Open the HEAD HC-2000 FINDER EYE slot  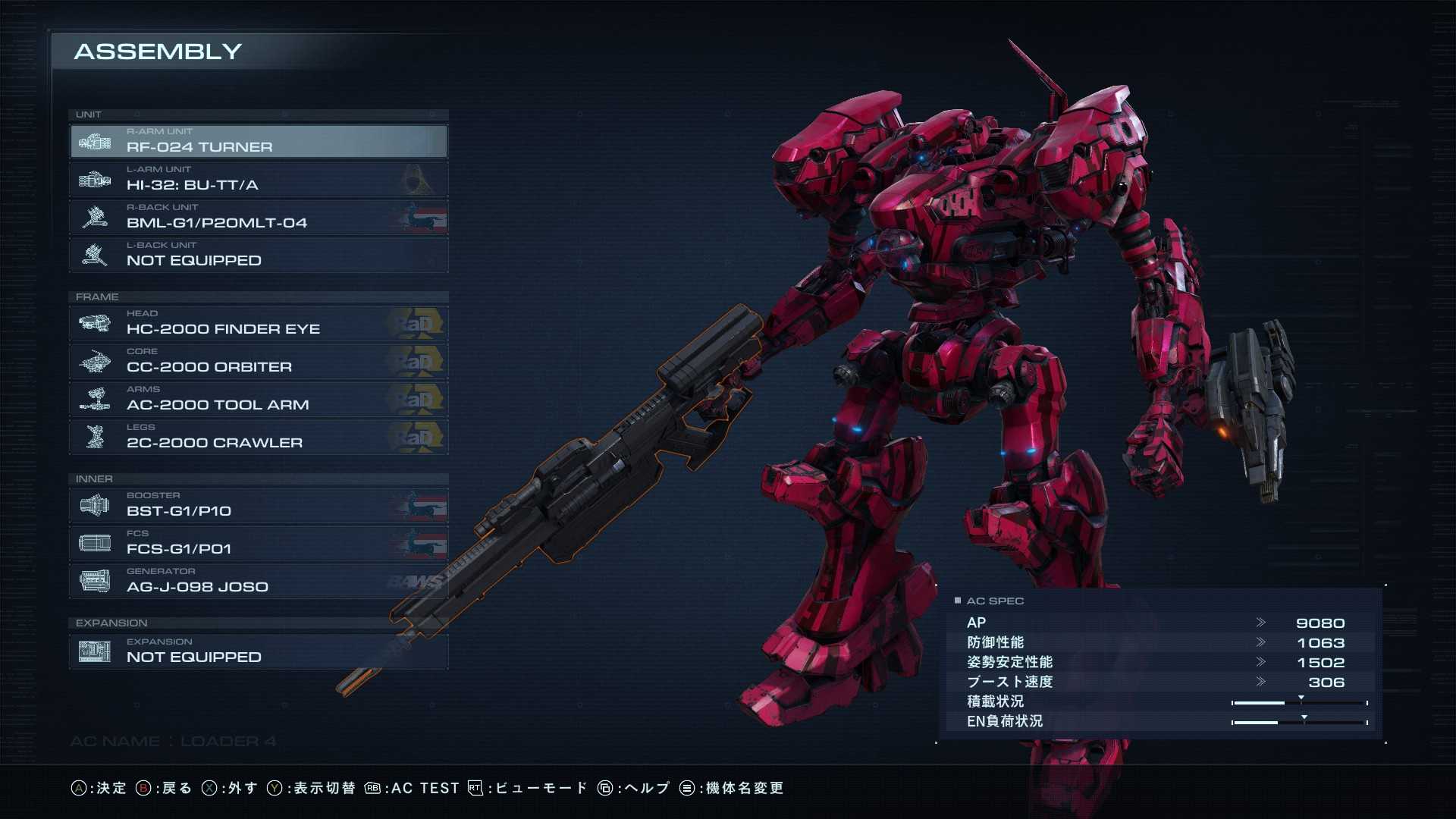tap(258, 324)
